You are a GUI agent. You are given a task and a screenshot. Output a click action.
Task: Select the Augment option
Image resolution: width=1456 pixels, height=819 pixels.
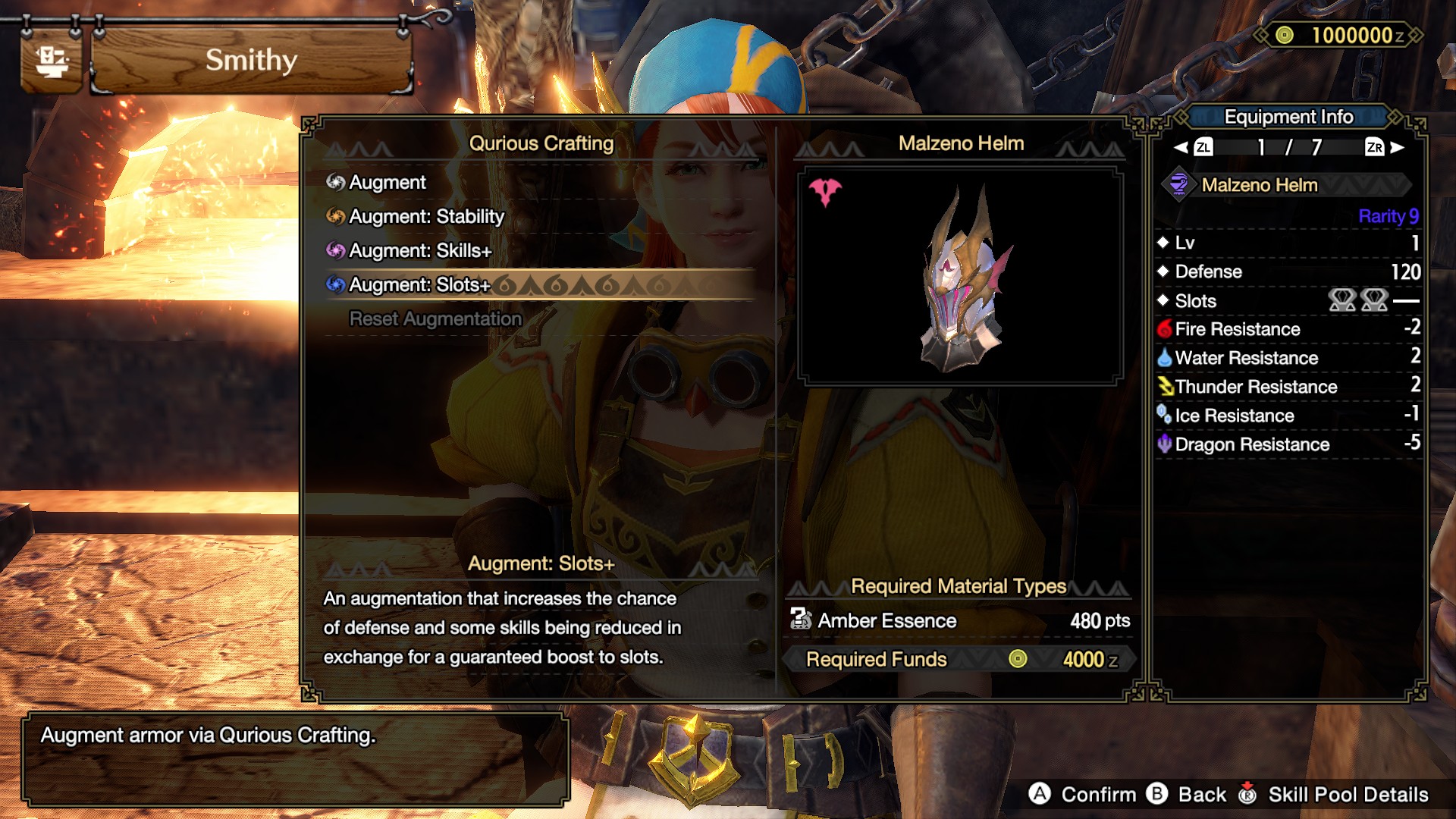[388, 183]
